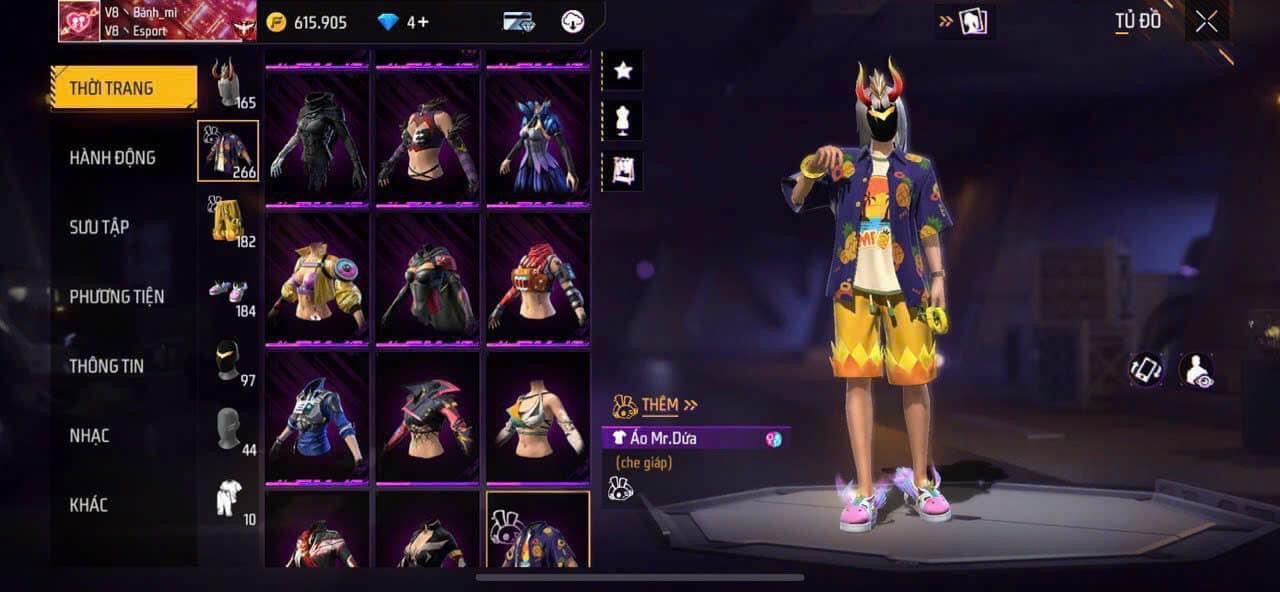This screenshot has width=1280, height=592.
Task: Show favorites with the star filter
Action: [x=623, y=70]
